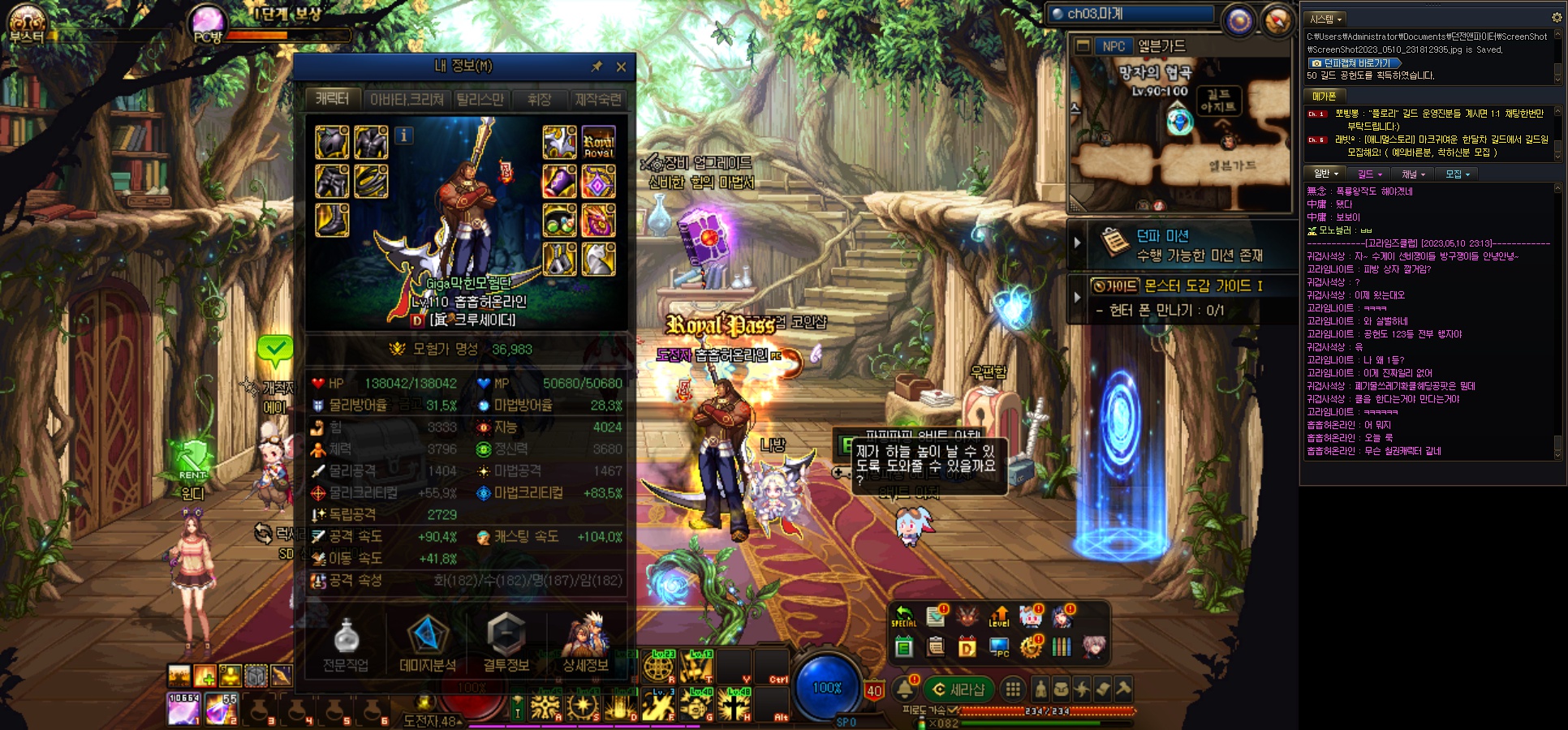This screenshot has height=730, width=1568.
Task: Switch chat to the 길드 tab
Action: point(1368,174)
